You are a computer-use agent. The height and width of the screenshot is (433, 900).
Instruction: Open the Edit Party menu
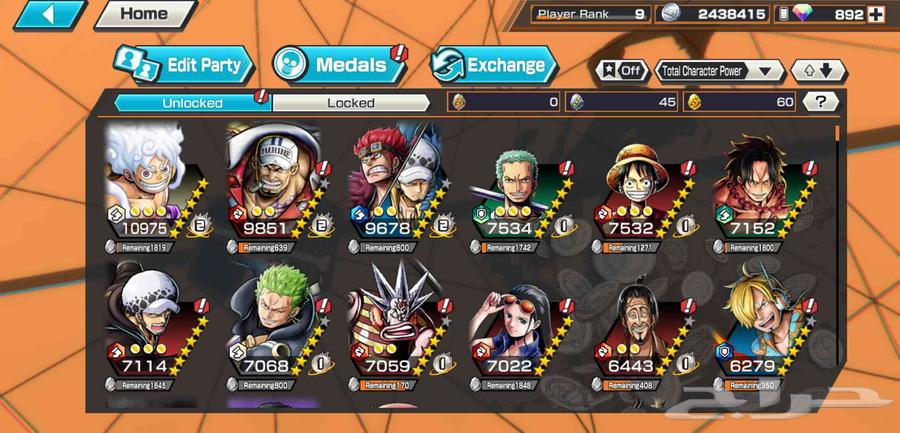(x=184, y=65)
